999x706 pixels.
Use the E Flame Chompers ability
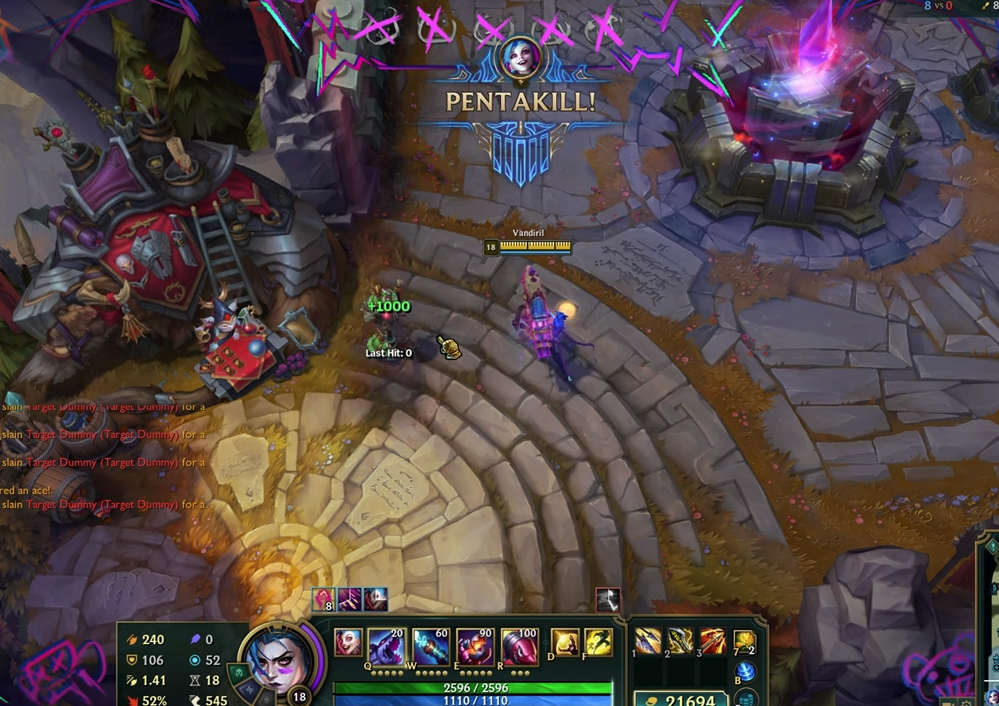[475, 645]
